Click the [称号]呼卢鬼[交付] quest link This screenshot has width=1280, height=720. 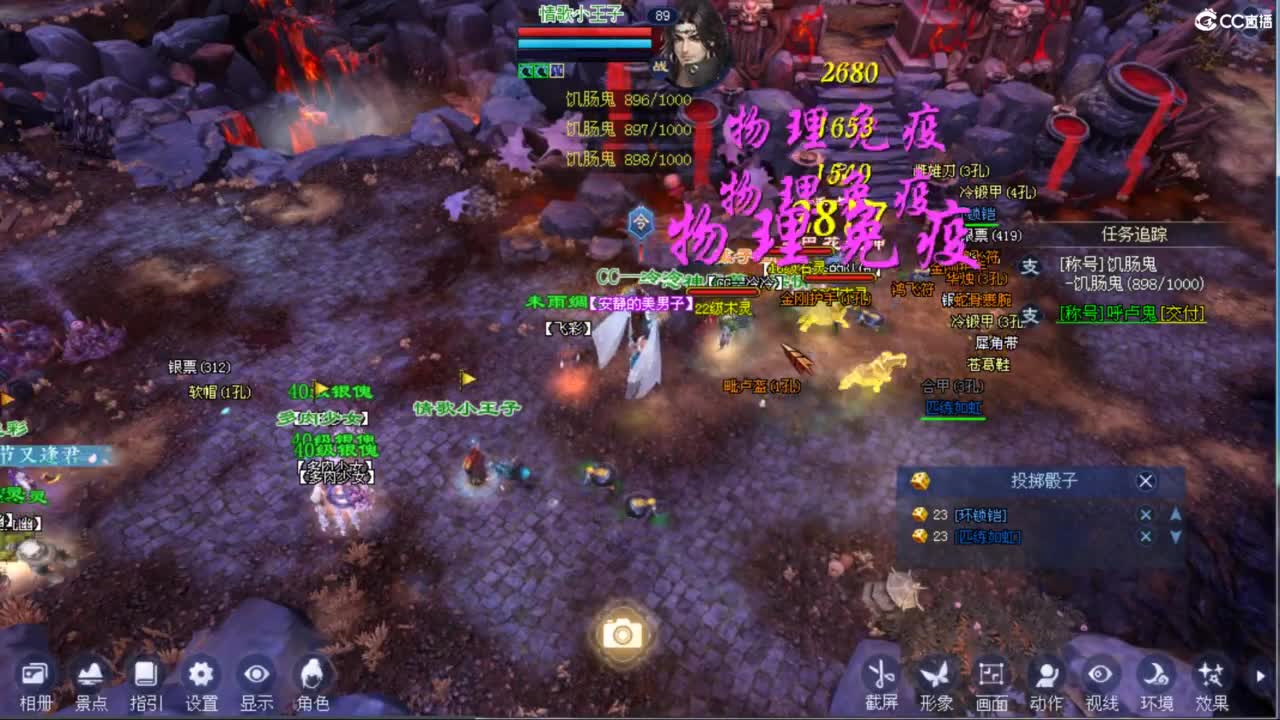click(x=1131, y=312)
